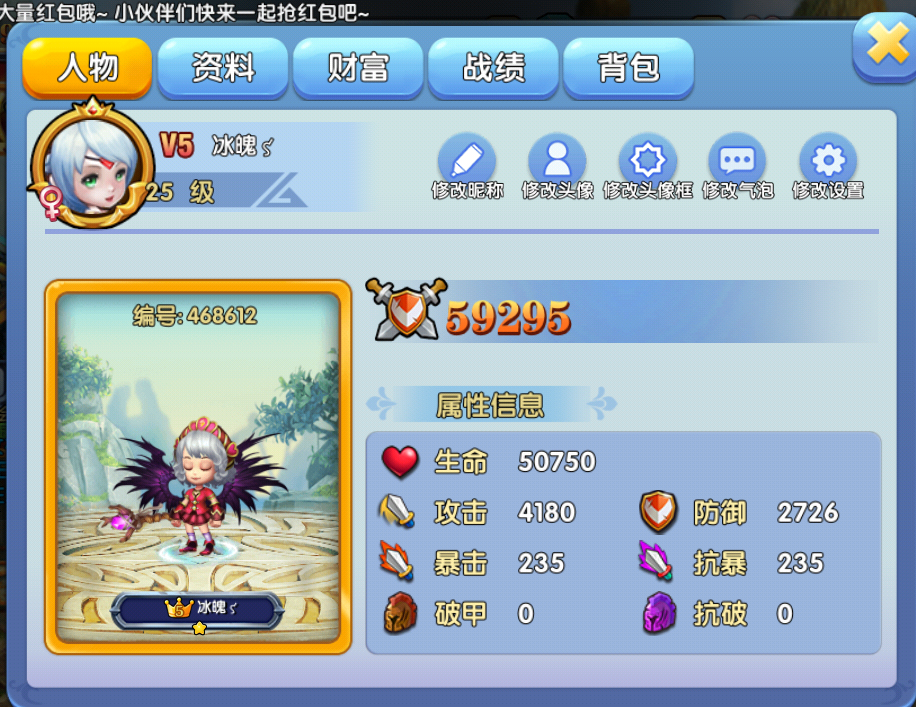
Task: Select the 修改气泡 chat bubble button
Action: (x=737, y=161)
